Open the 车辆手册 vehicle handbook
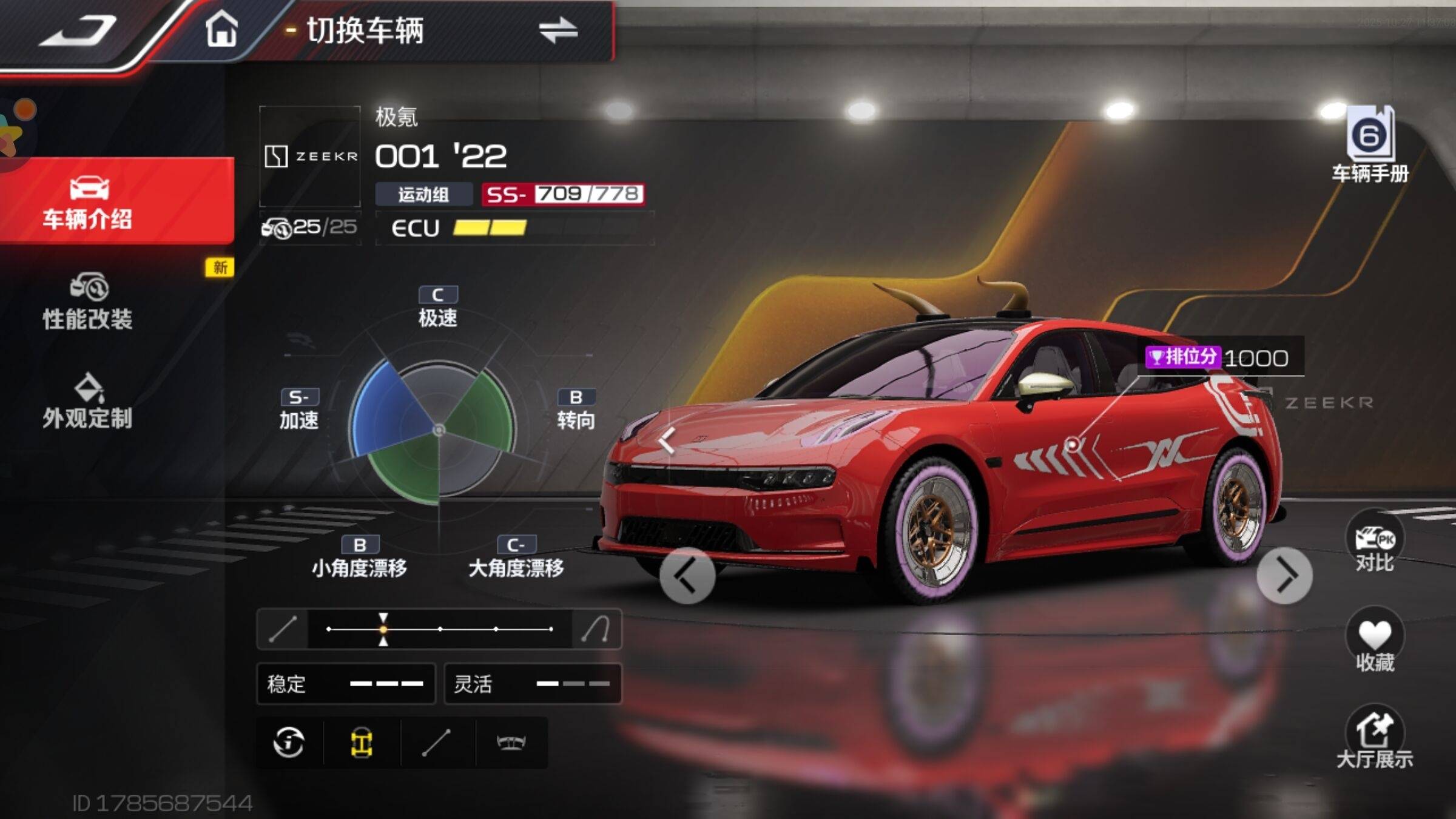1456x819 pixels. point(1370,146)
